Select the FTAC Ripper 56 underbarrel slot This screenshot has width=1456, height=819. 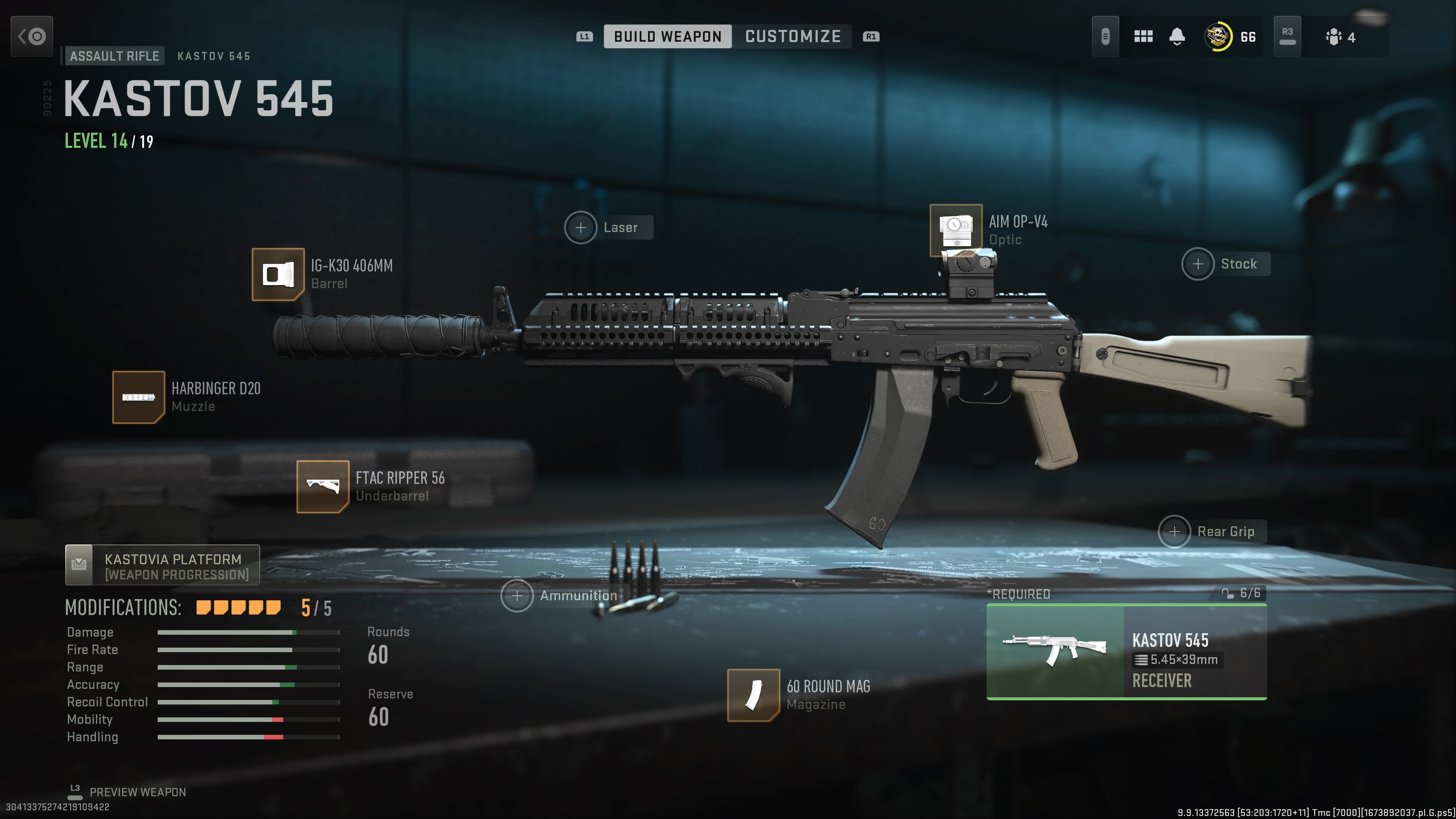[x=323, y=486]
